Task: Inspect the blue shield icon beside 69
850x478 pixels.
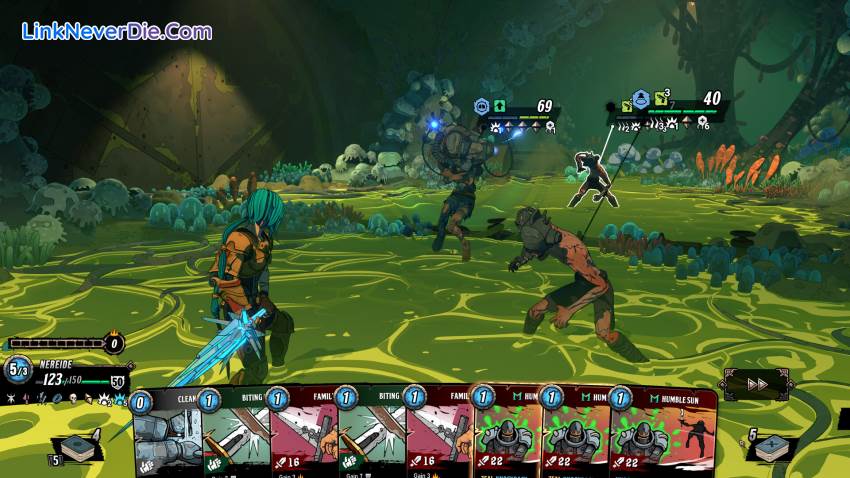Action: (481, 106)
